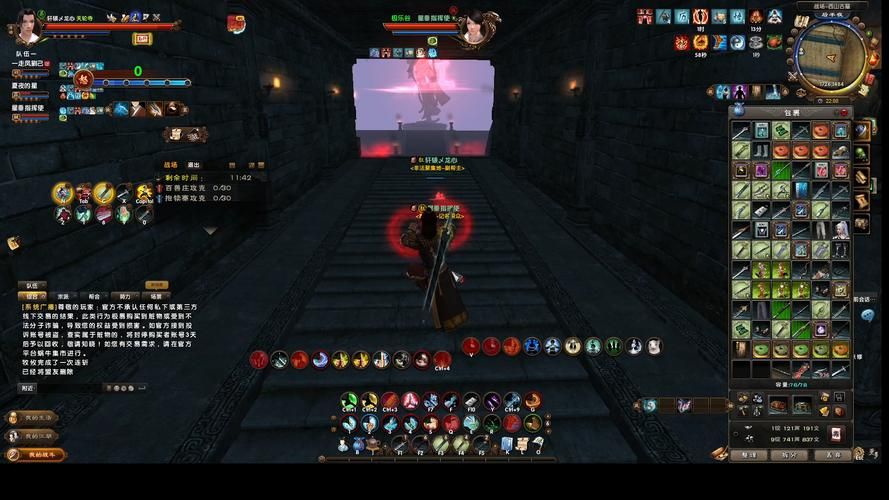This screenshot has height=500, width=889.
Task: Select the white-haired character item in bag
Action: click(841, 229)
